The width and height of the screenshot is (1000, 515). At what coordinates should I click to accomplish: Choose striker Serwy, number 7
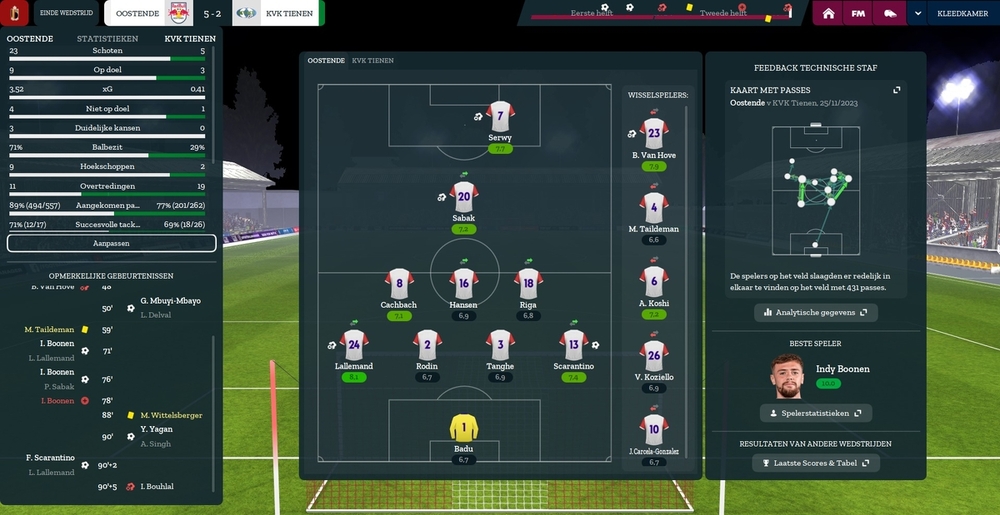(x=500, y=117)
